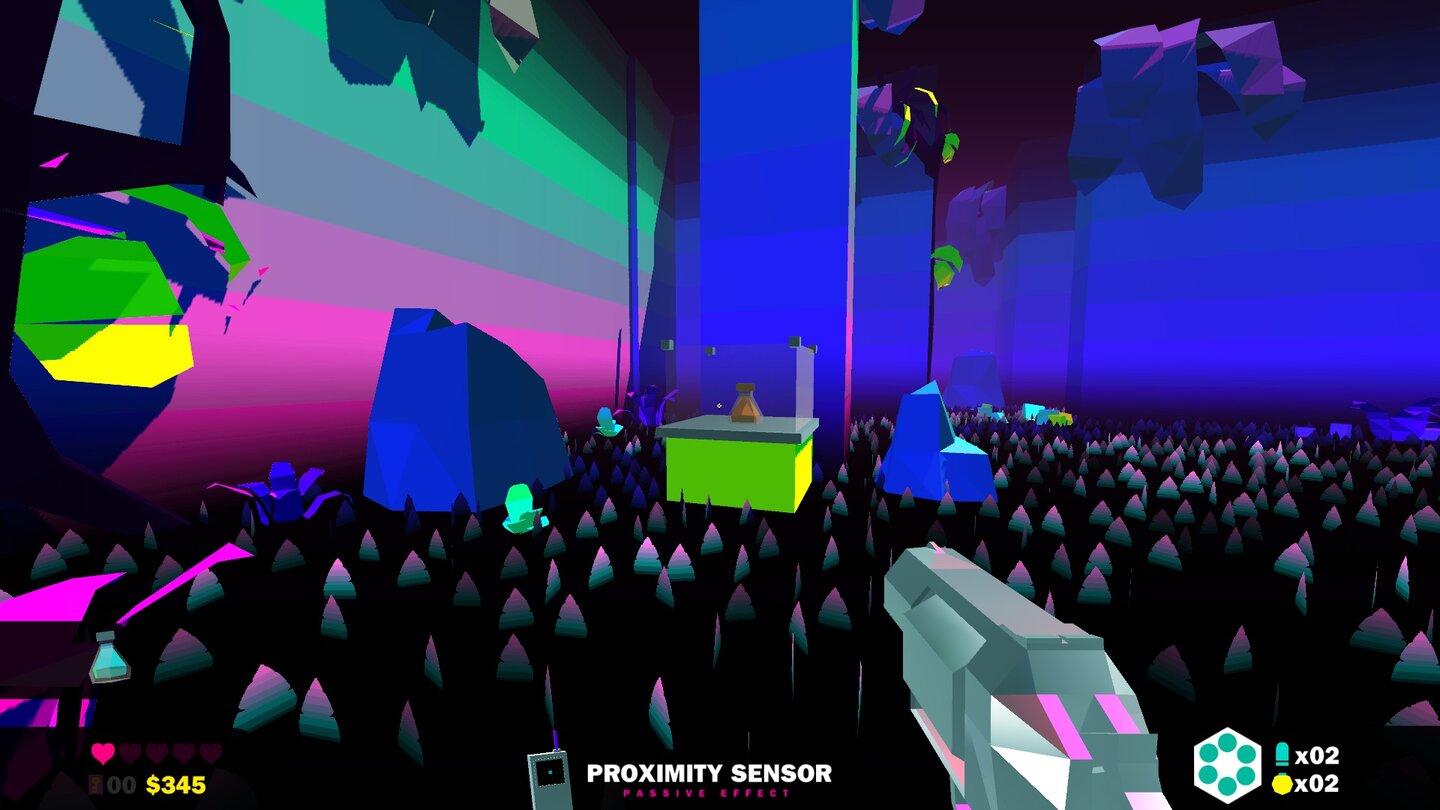Click the key counter icon beside 00
Screen dimensions: 1440x810
[95, 783]
